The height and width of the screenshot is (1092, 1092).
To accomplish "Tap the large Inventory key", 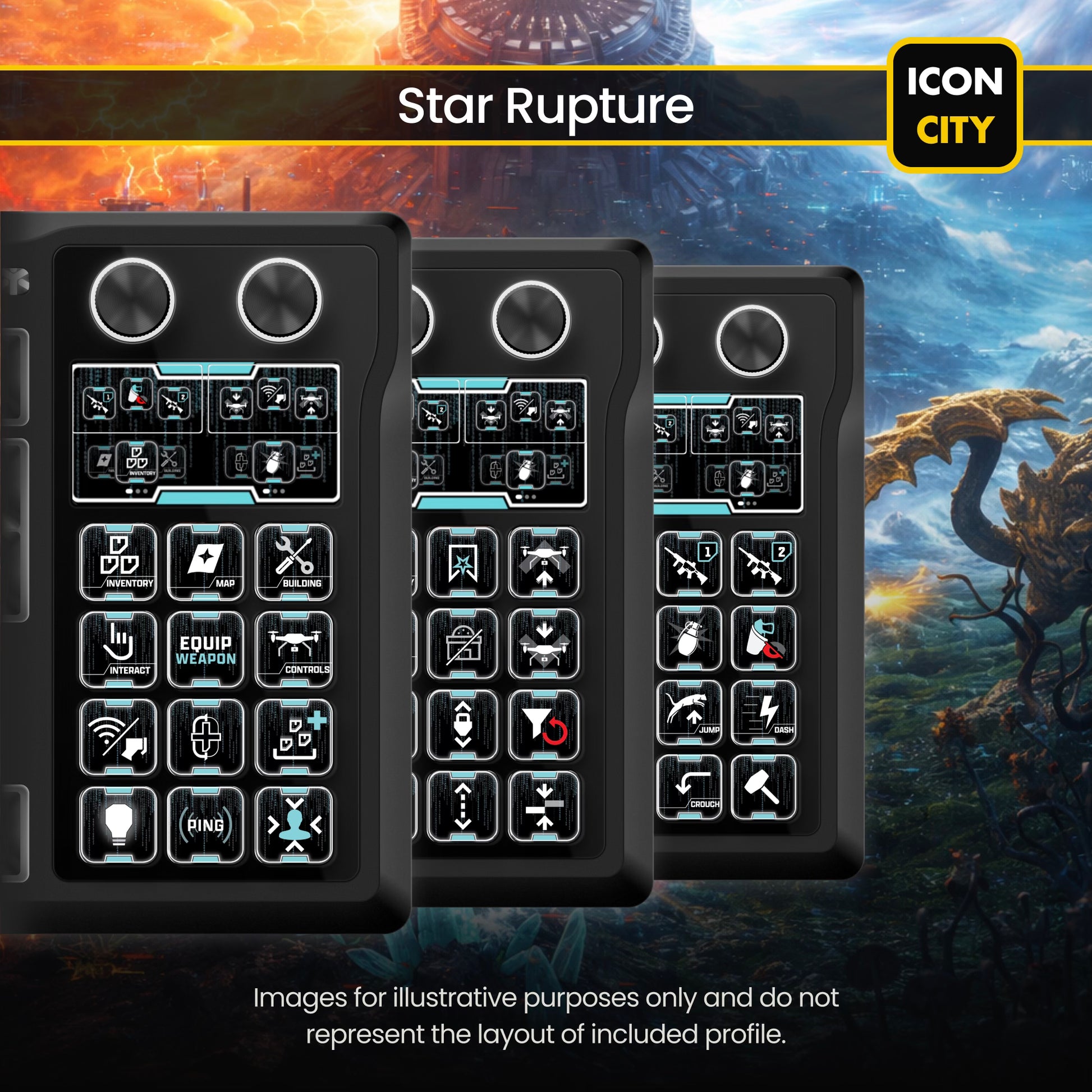I will pyautogui.click(x=118, y=561).
